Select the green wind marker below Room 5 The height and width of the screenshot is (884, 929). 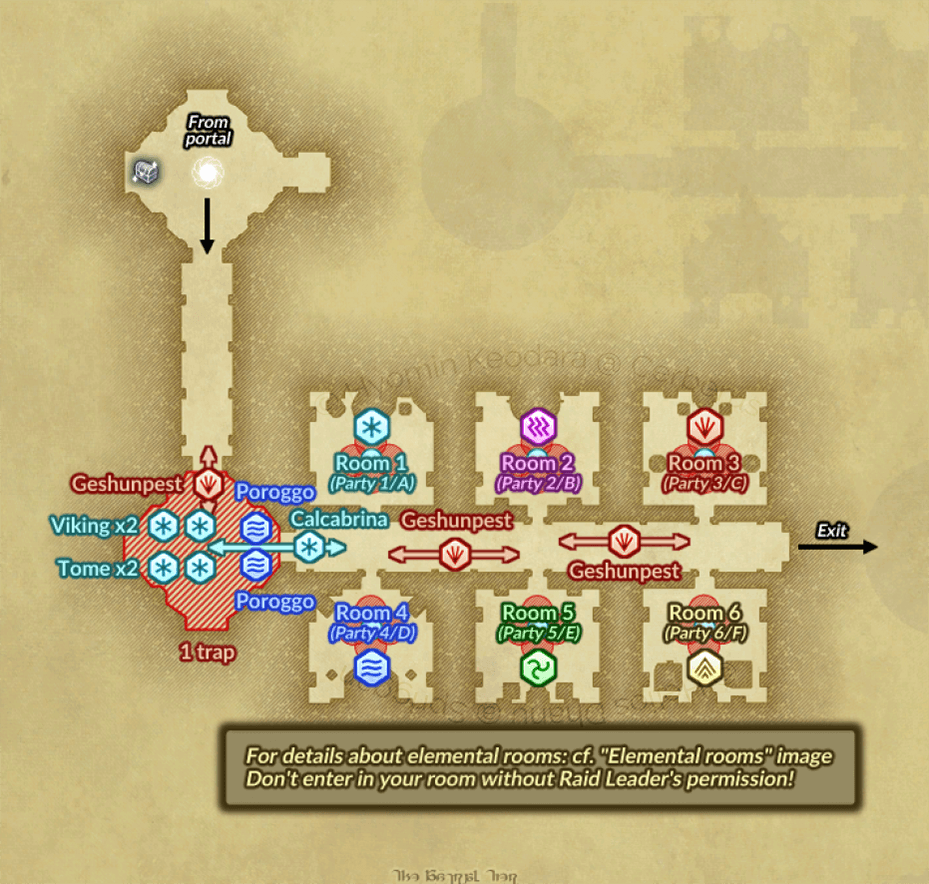click(x=538, y=668)
